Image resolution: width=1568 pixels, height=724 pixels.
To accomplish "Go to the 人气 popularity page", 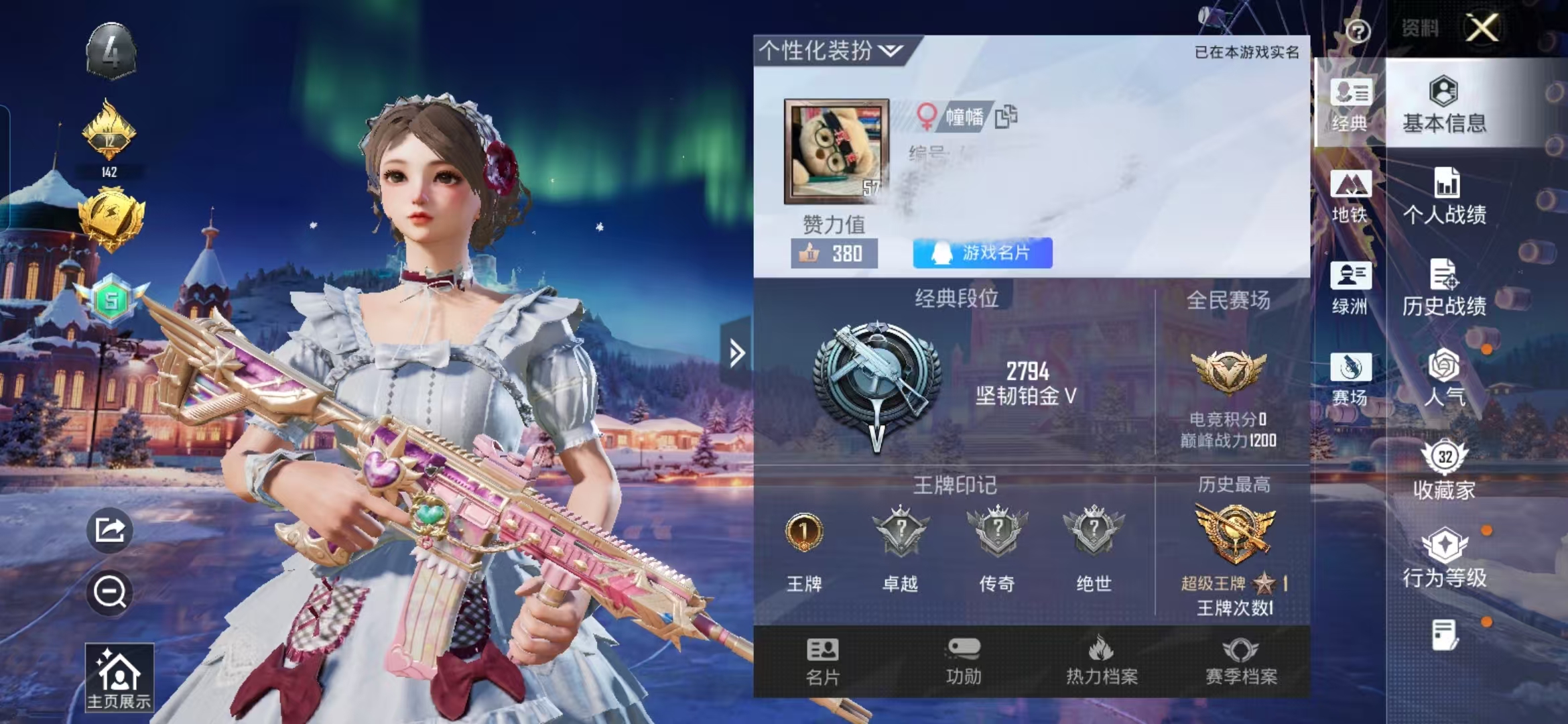I will pyautogui.click(x=1444, y=379).
